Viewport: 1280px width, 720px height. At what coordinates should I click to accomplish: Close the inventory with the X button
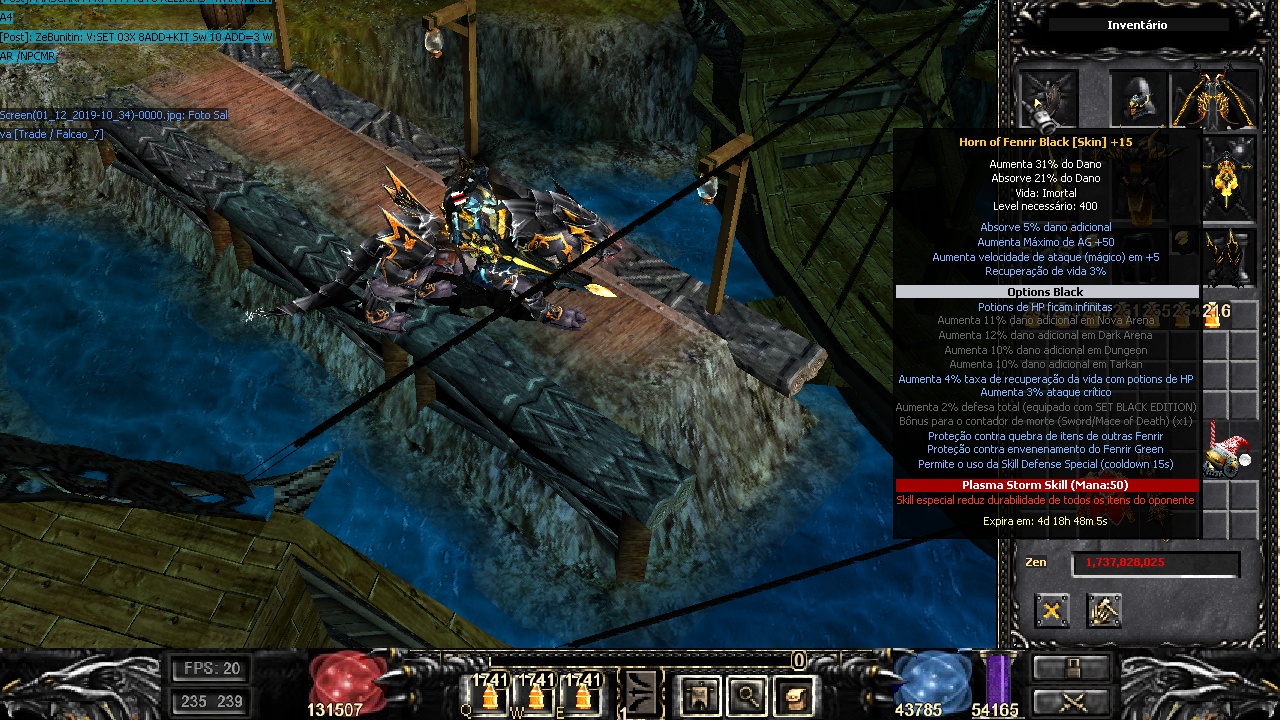coord(1051,611)
